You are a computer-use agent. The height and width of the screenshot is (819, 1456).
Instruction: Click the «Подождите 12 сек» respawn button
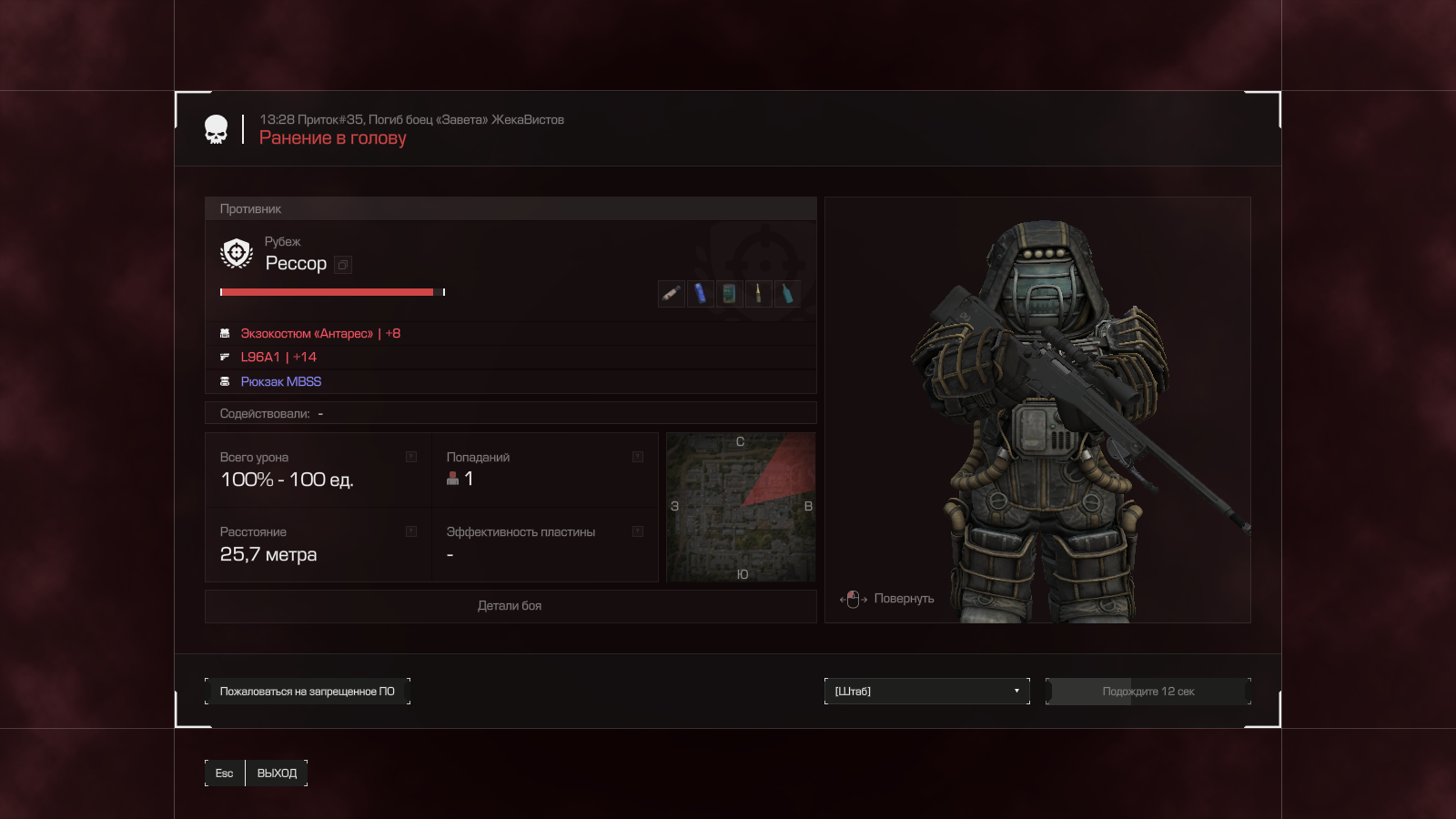click(x=1148, y=692)
